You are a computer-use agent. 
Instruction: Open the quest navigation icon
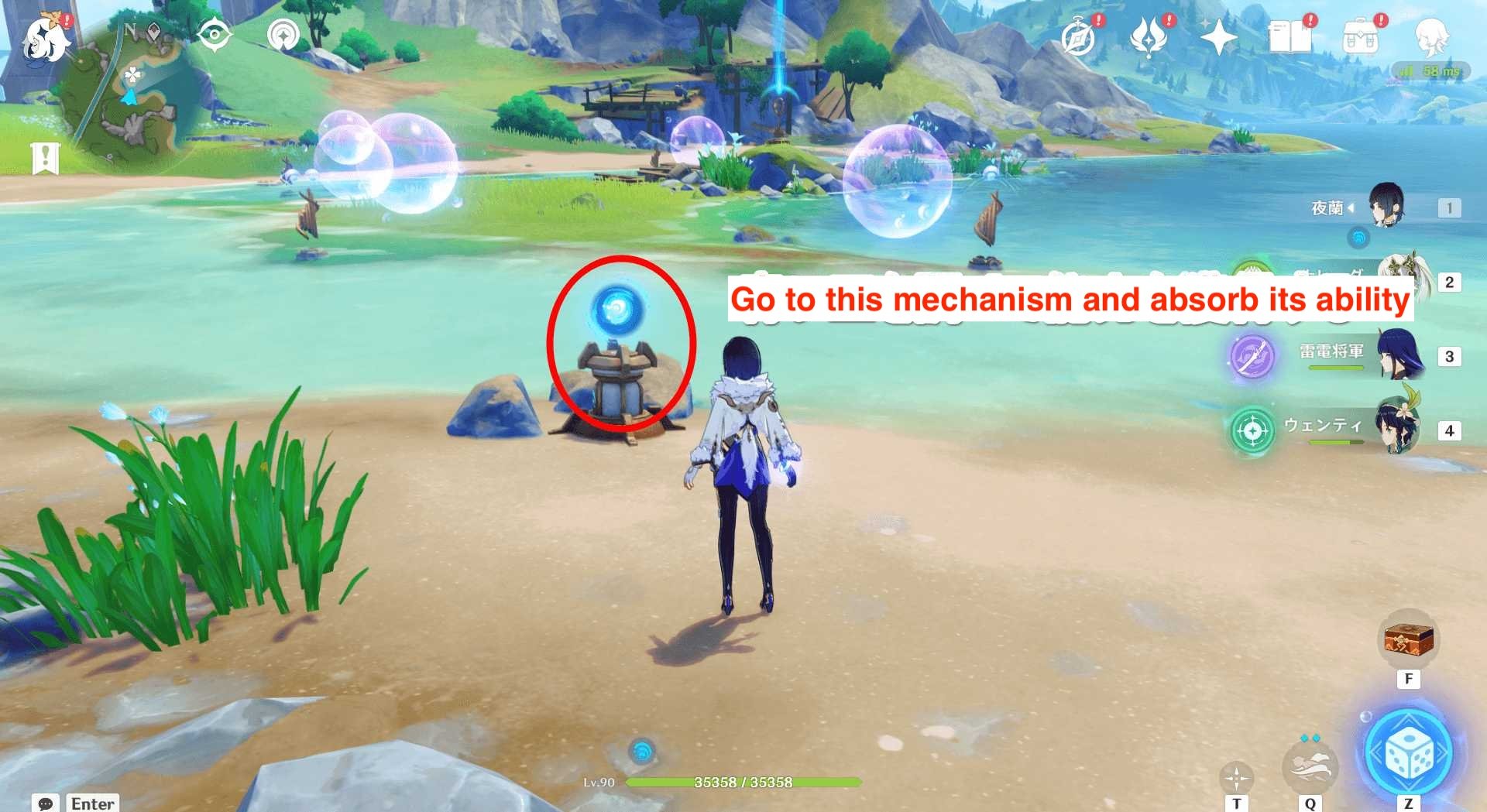214,35
